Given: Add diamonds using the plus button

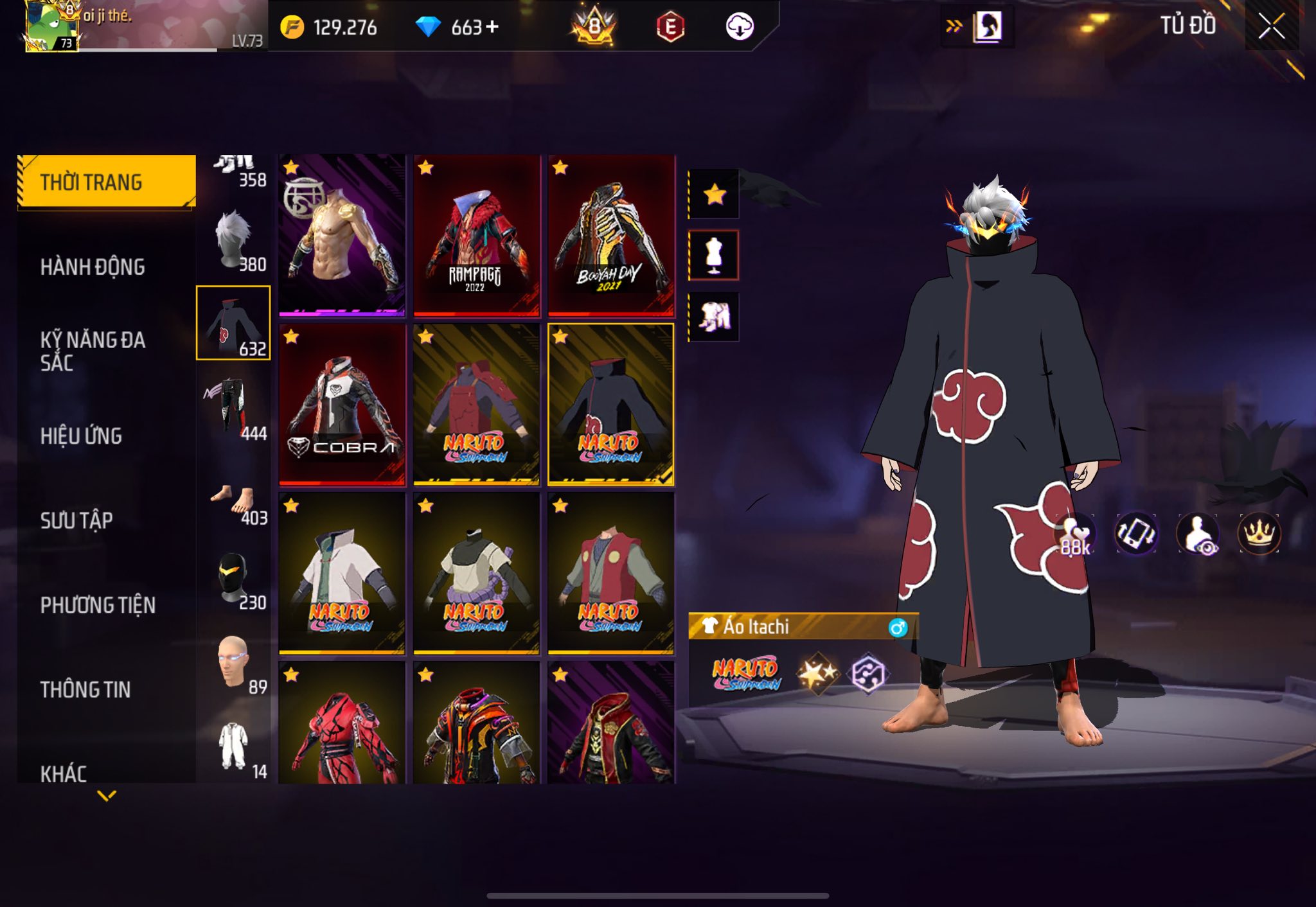Looking at the screenshot, I should point(492,26).
